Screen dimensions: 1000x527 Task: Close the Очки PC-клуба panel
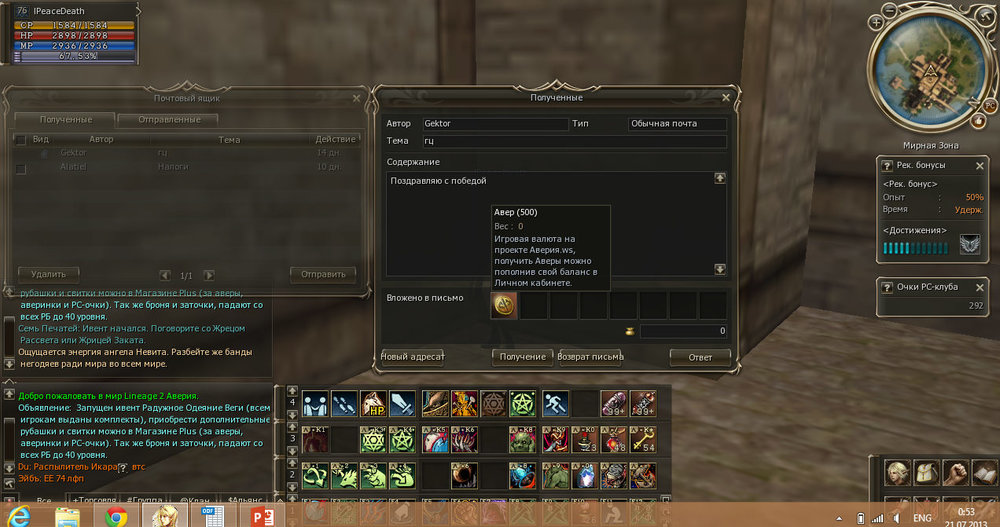[x=981, y=287]
